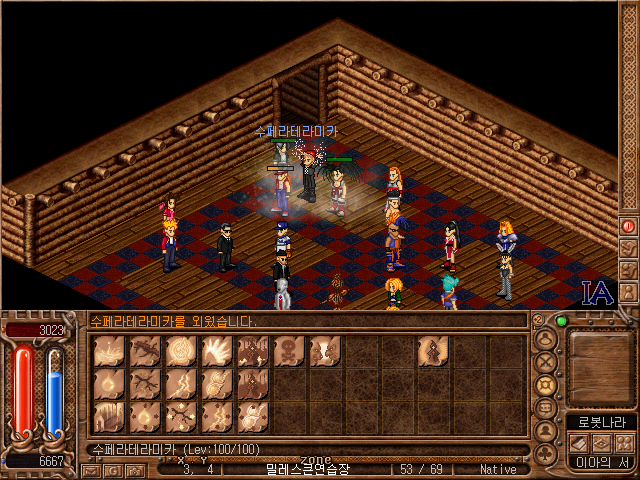Viewport: 640px width, 480px height.
Task: Click the two-faces spell scroll
Action: [x=325, y=350]
